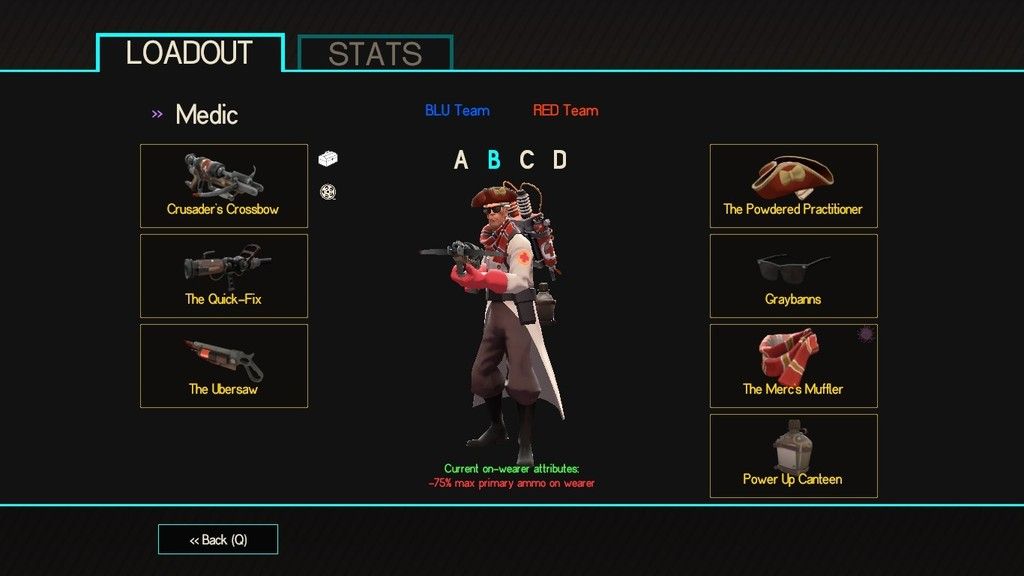
Task: Select loadout preset C
Action: pos(526,160)
